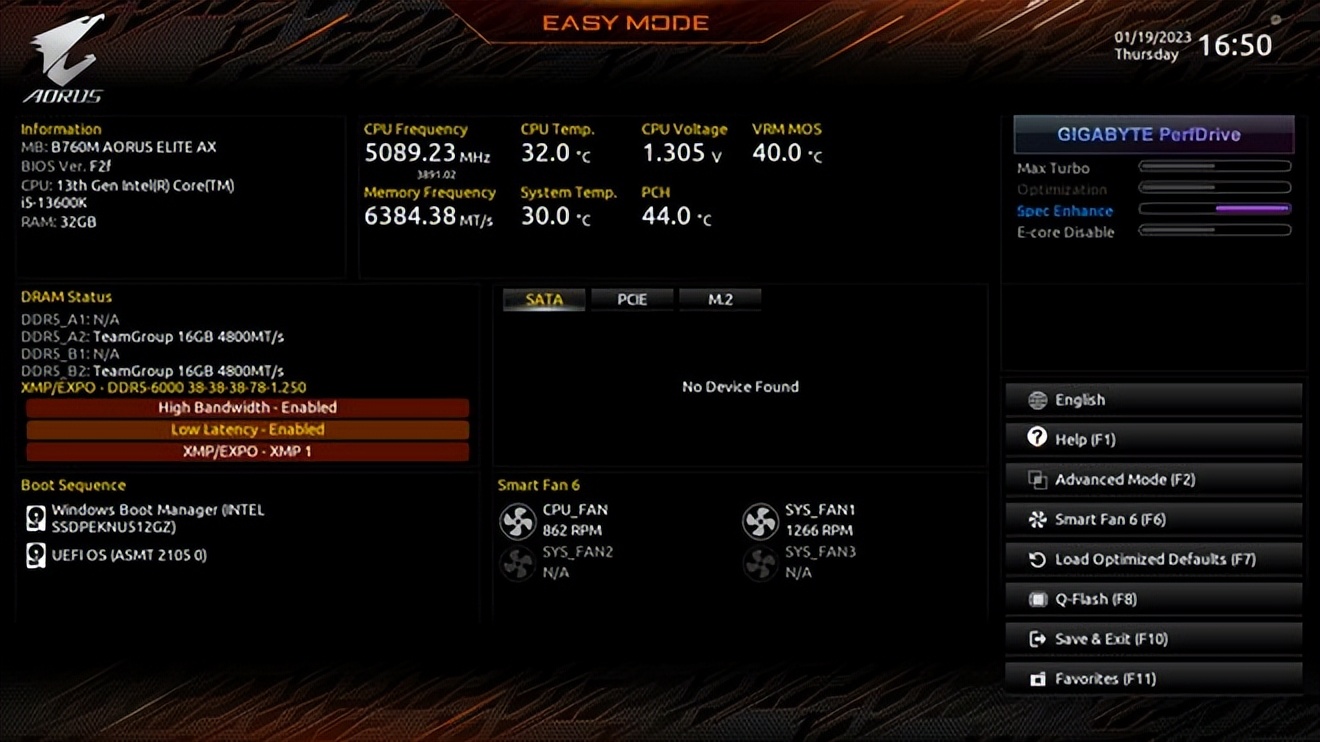The image size is (1320, 742).
Task: Show the M.2 drives tab
Action: pyautogui.click(x=720, y=299)
